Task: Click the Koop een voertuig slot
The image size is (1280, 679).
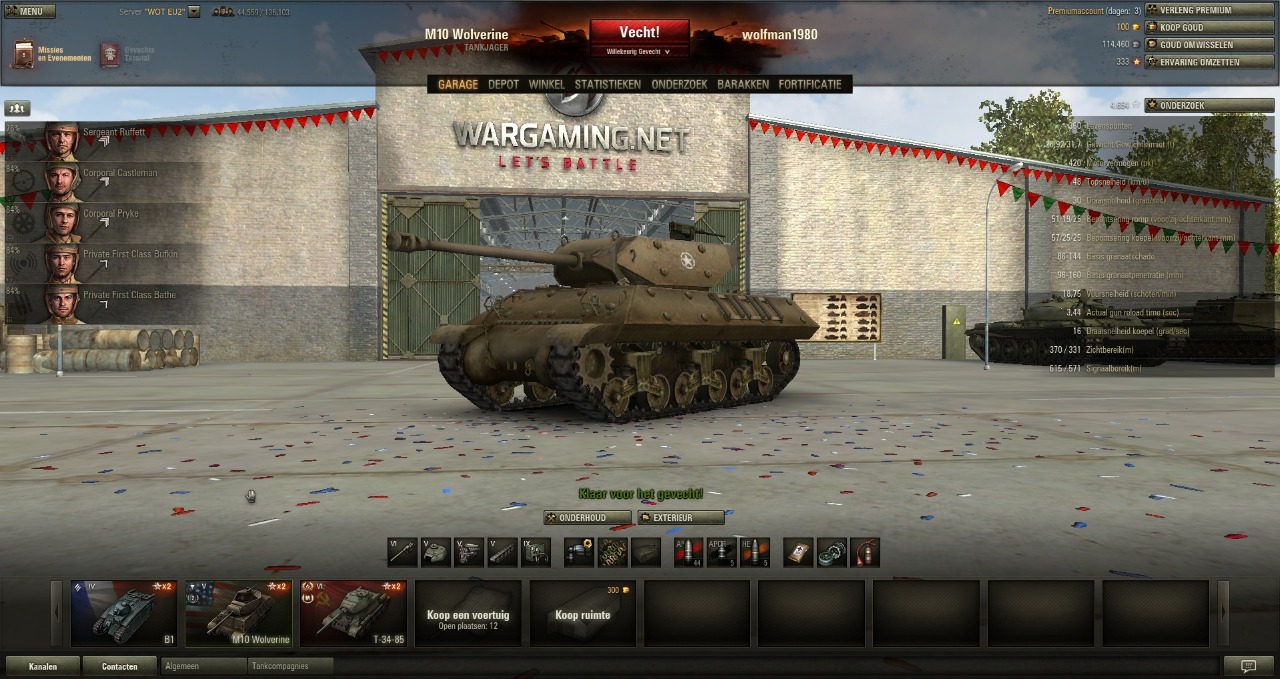Action: tap(468, 613)
